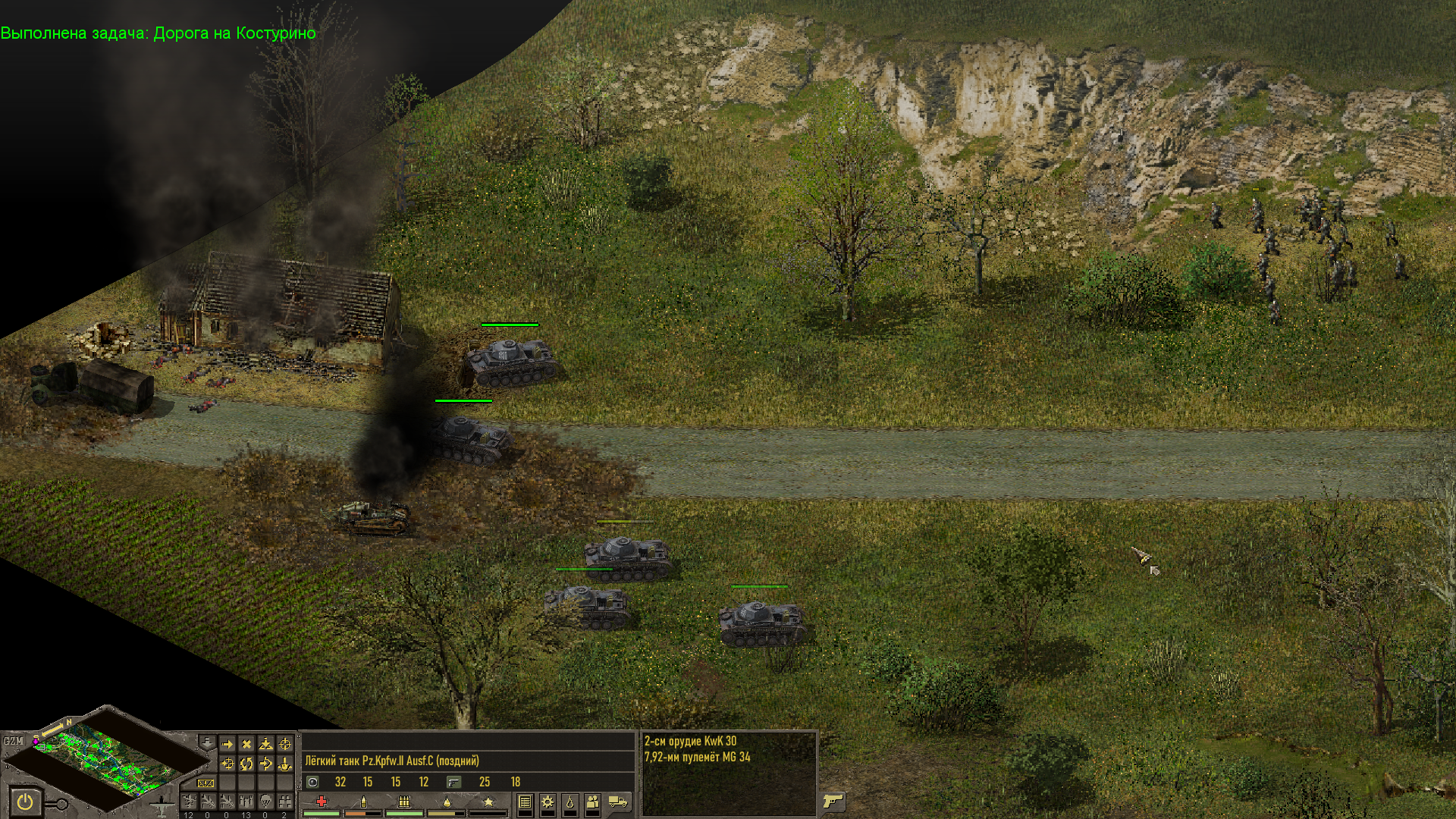Select the Pz.Kpfw.II tank with the yellow health bar
Viewport: 1456px width, 819px height.
pos(626,557)
